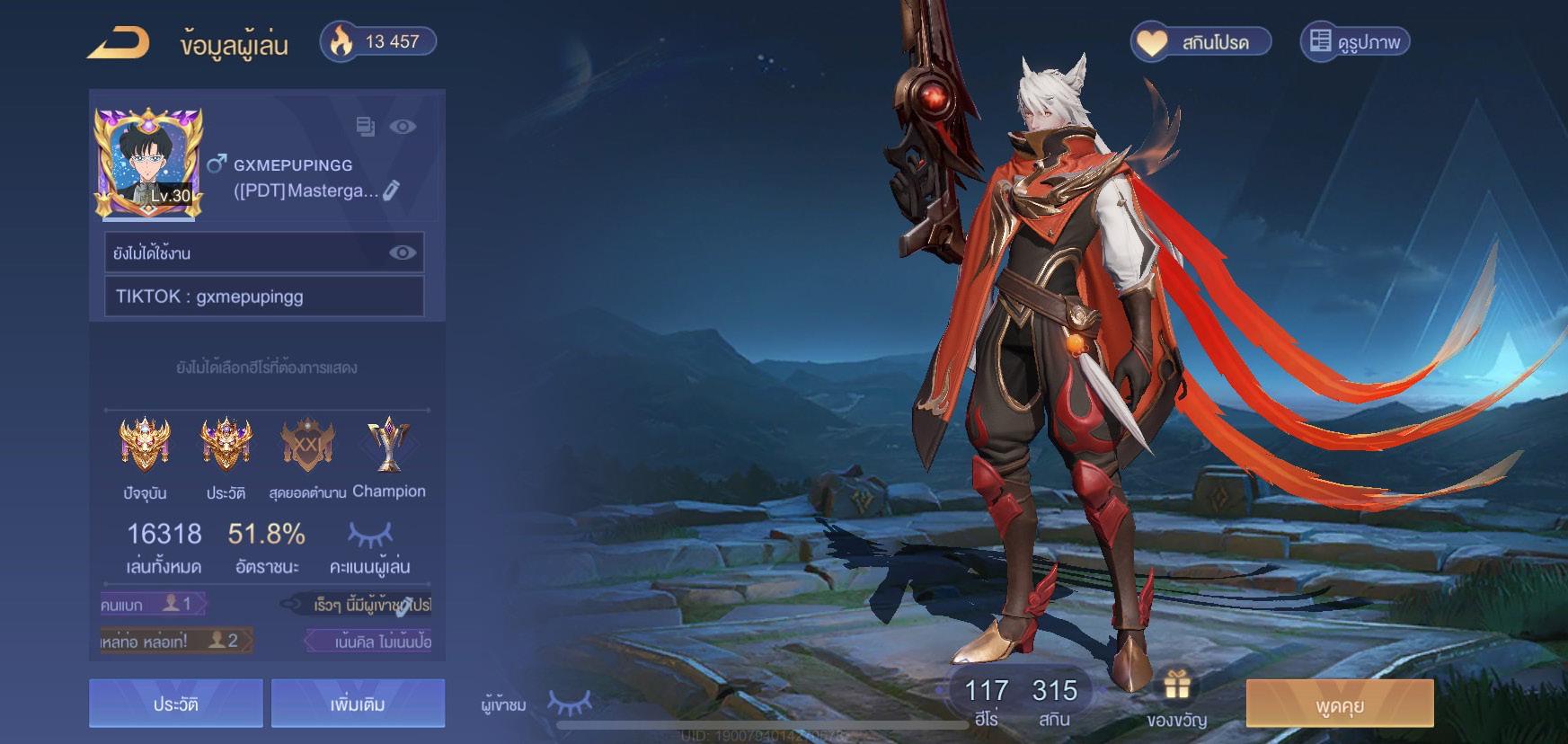This screenshot has width=1568, height=744.
Task: Select the Champion trophy icon
Action: point(388,445)
